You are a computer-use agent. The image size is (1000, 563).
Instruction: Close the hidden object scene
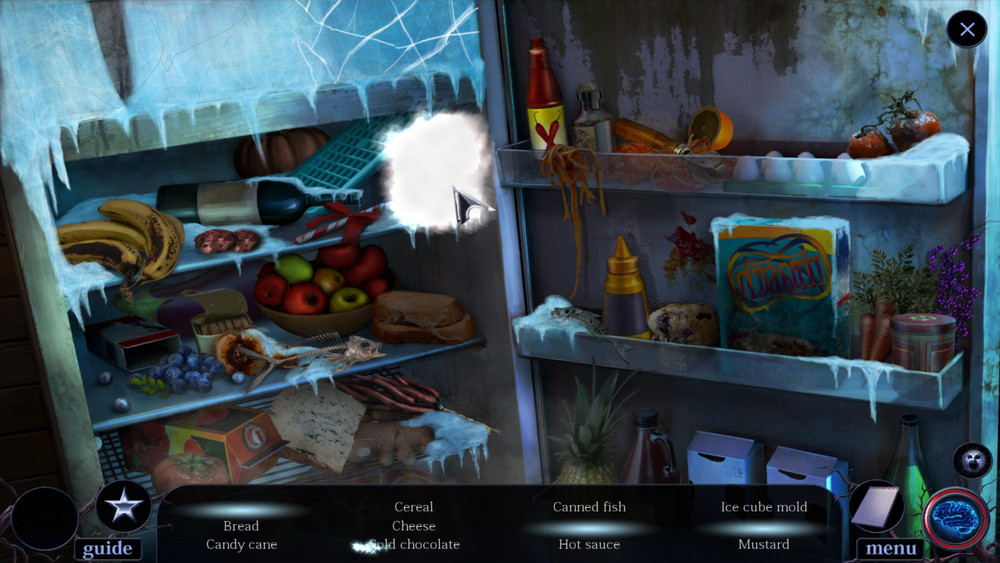click(x=967, y=29)
